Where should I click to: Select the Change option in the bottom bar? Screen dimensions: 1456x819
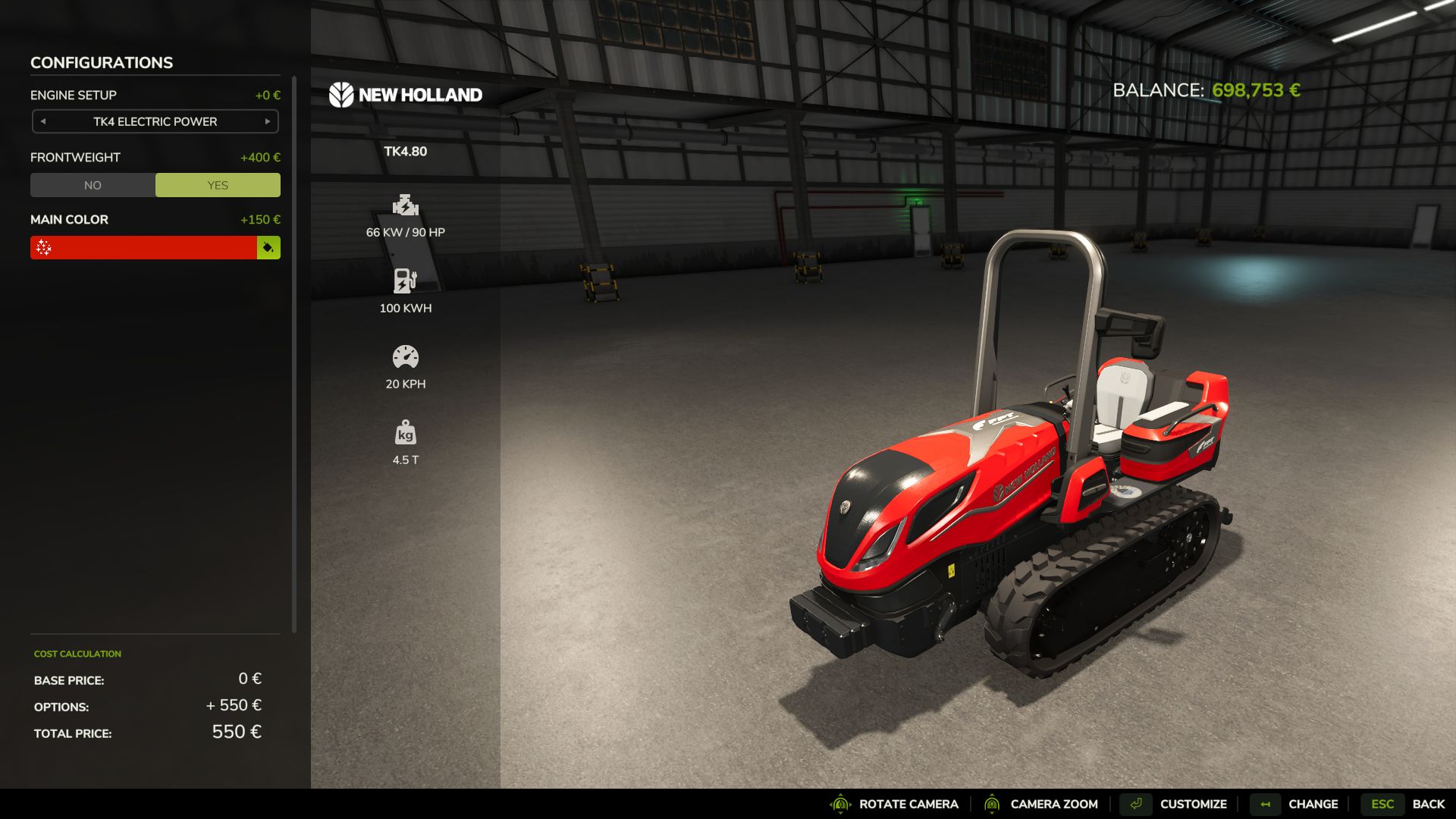(1314, 803)
